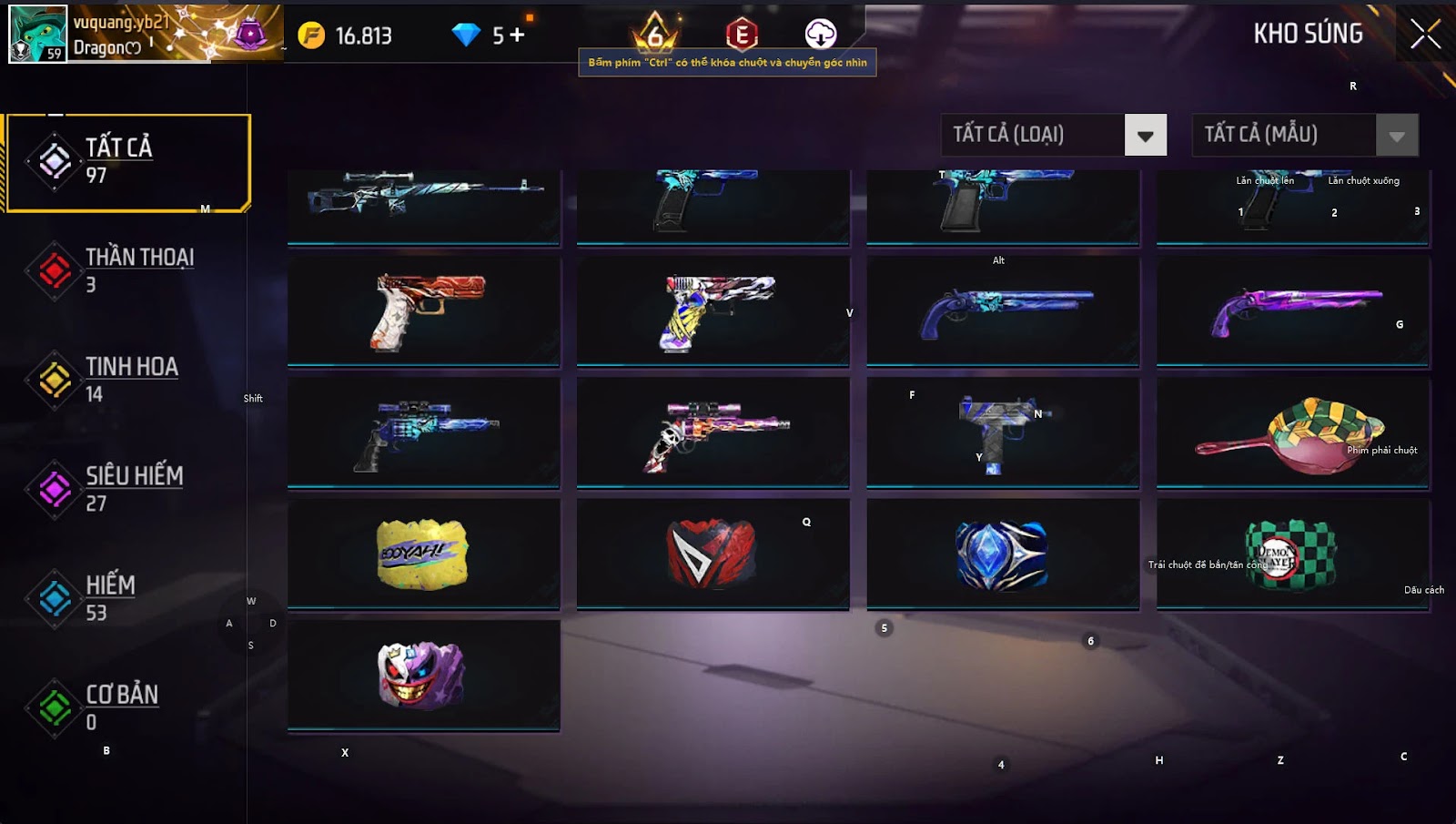Viewport: 1456px width, 824px height.
Task: Pick the yellow Booyah gloo wall skin
Action: pos(424,554)
